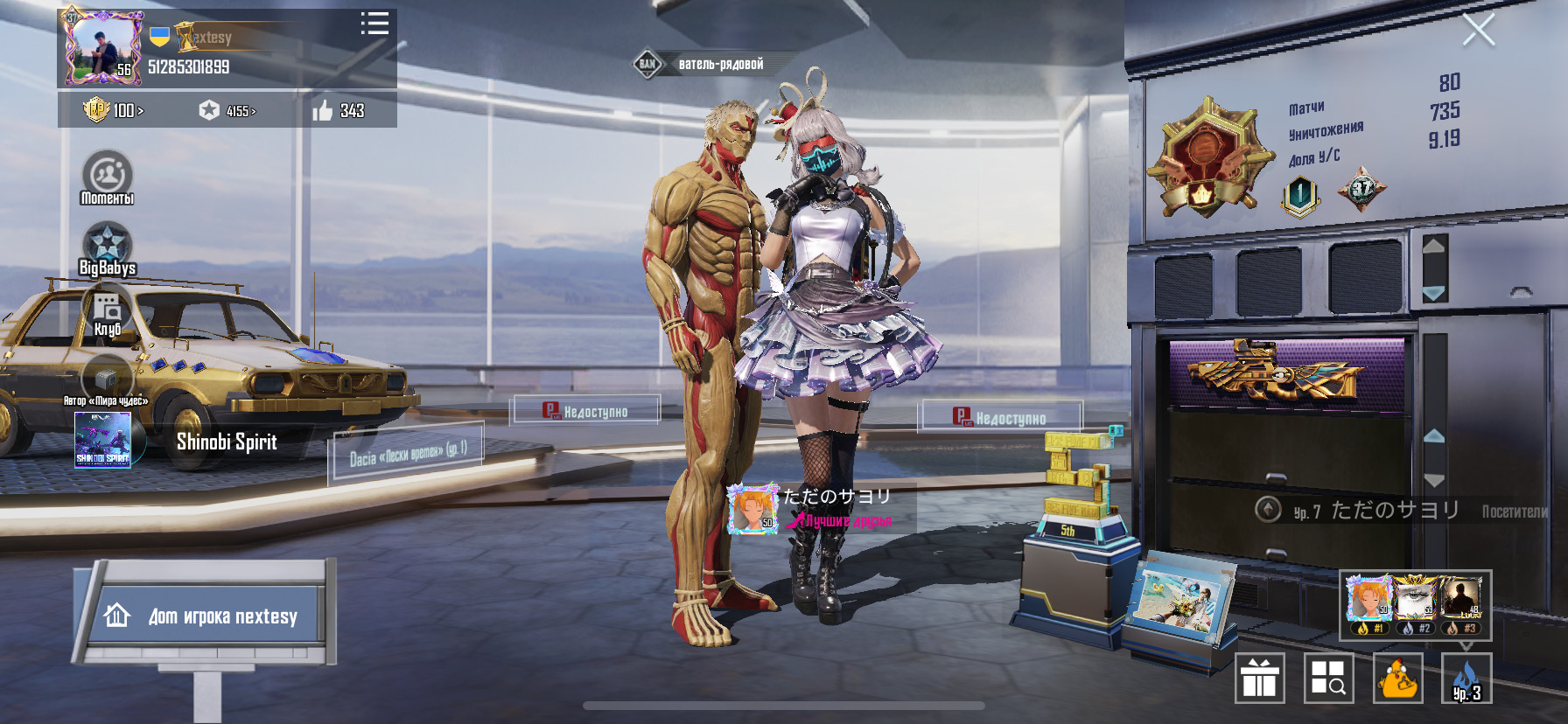Open the partner ただのサヨリ avatar
This screenshot has width=1568, height=724.
coord(752,508)
